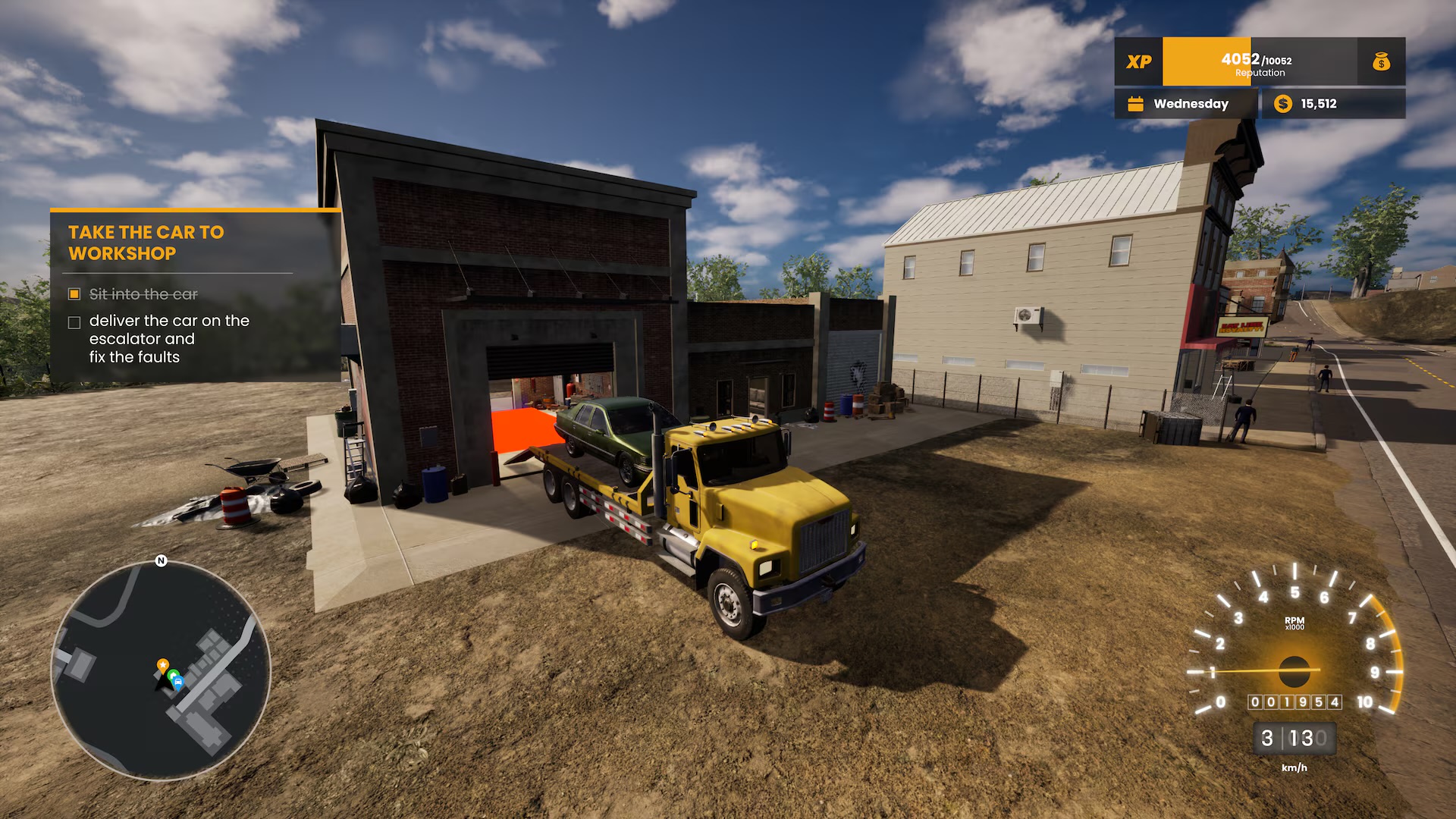1456x819 pixels.
Task: Check the deliver the car objective checkbox
Action: point(74,322)
